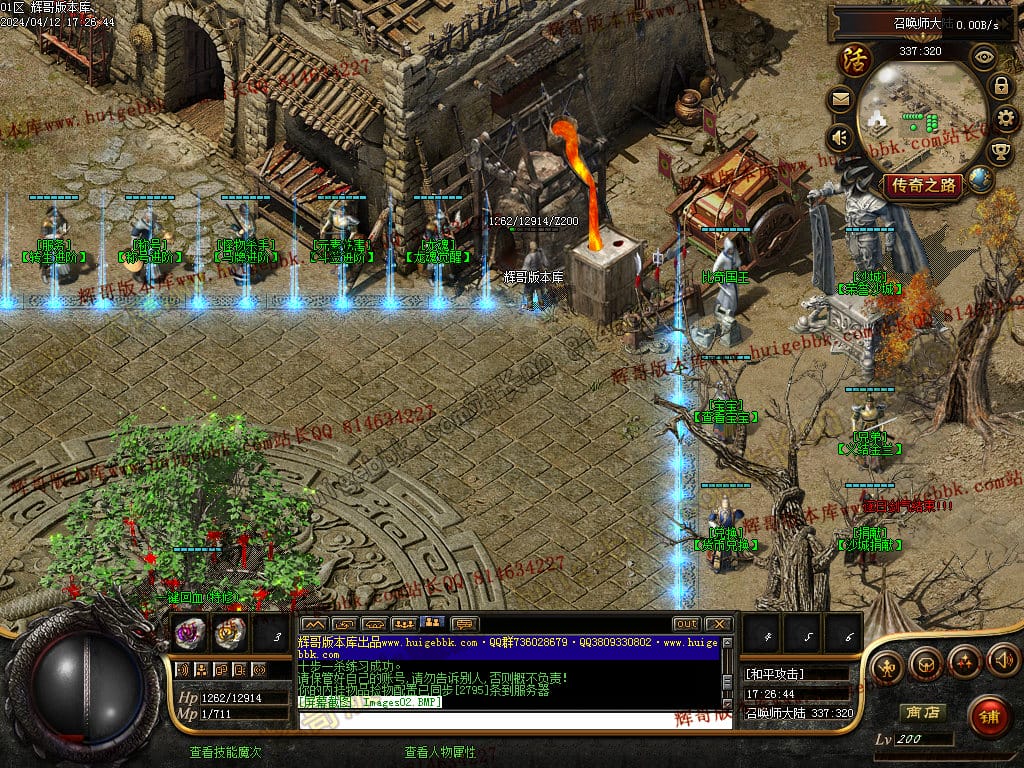
Task: Click the padlock lock icon
Action: pos(999,86)
